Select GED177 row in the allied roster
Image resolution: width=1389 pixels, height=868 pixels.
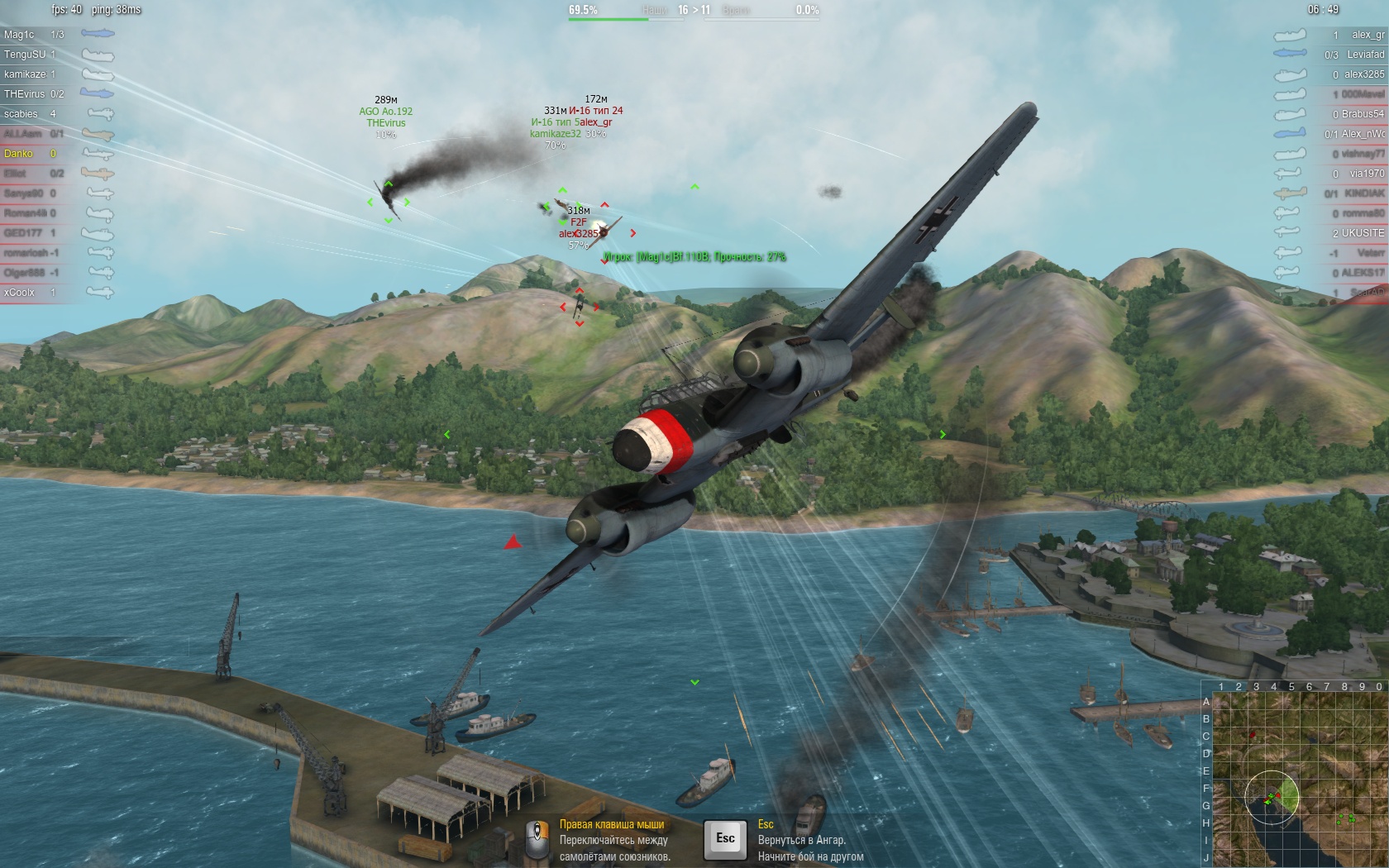[23, 233]
